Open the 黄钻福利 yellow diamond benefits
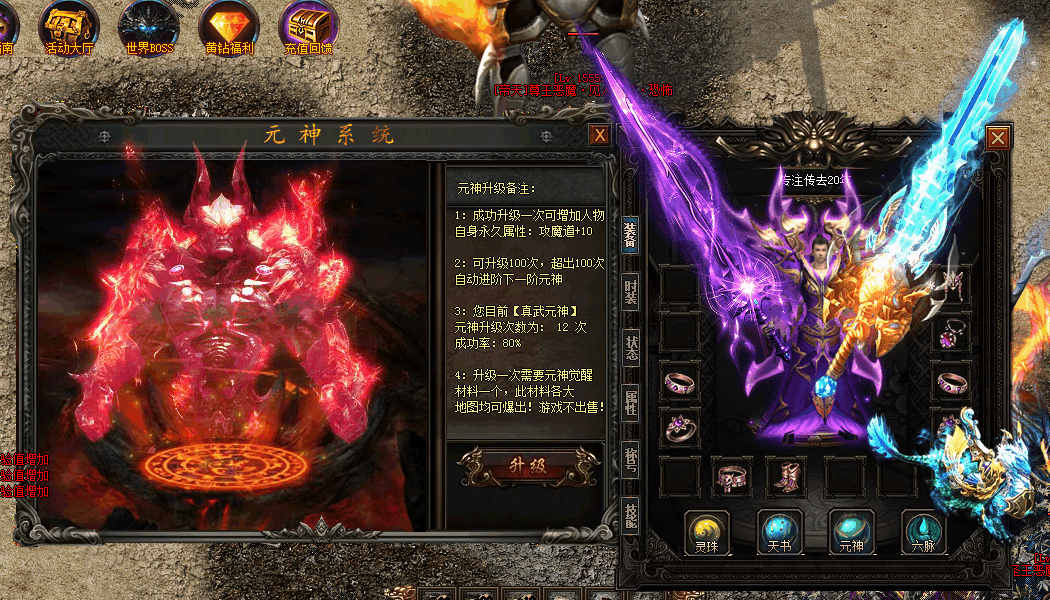This screenshot has width=1050, height=600. [229, 25]
